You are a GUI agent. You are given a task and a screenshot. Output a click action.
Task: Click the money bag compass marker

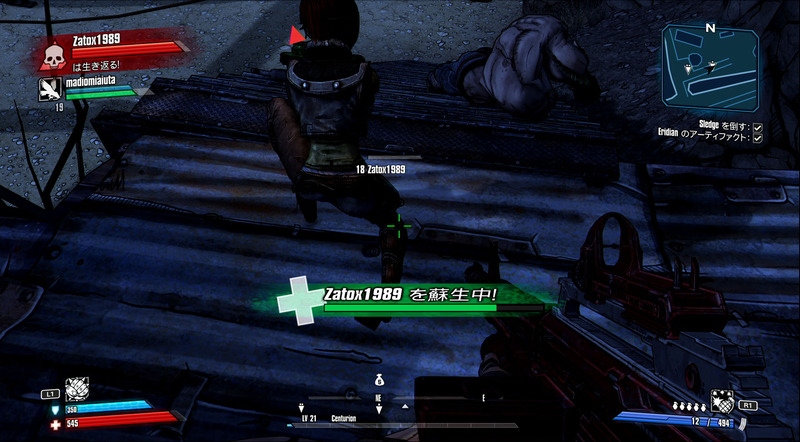coord(379,381)
